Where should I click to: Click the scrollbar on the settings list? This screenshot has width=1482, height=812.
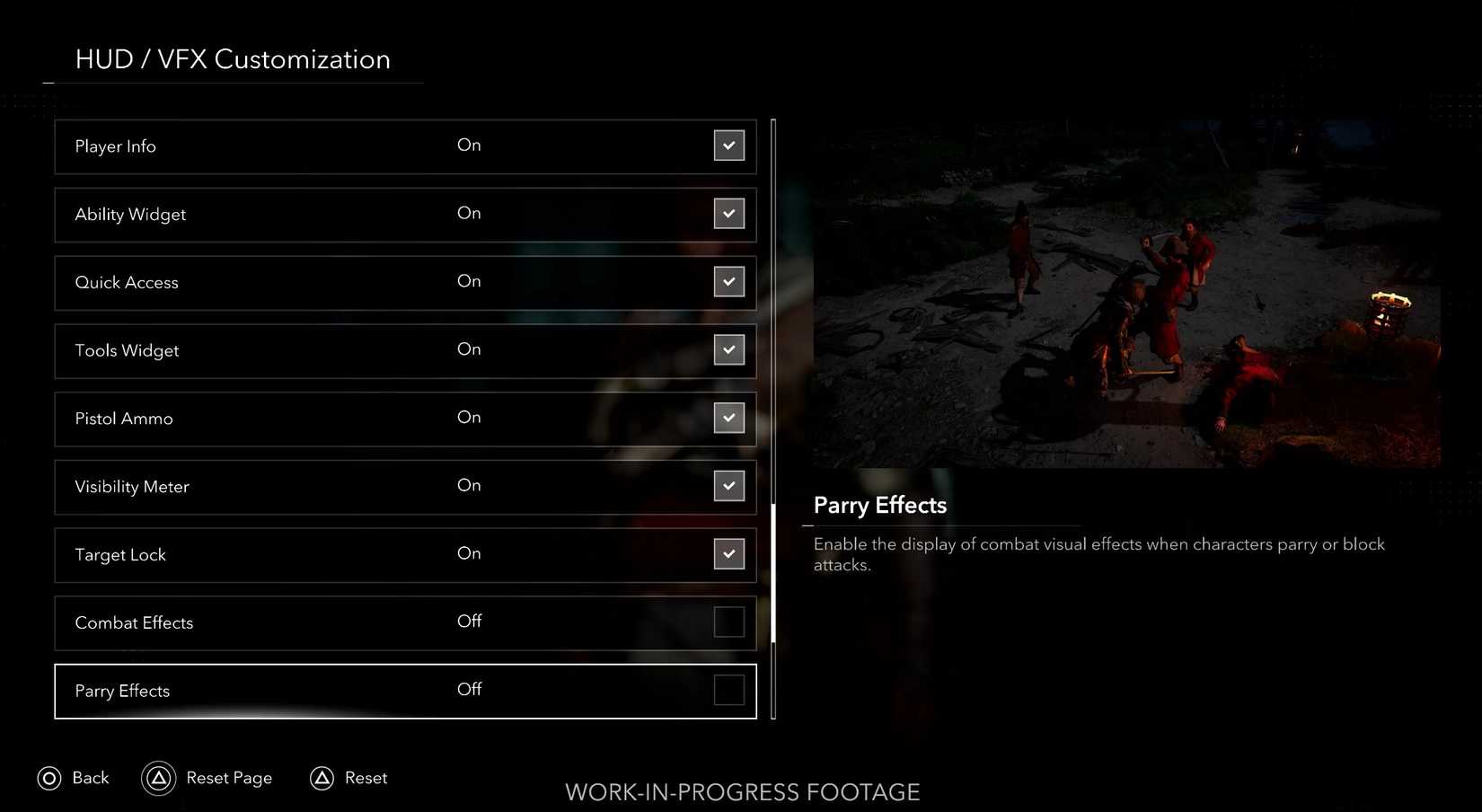(773, 575)
